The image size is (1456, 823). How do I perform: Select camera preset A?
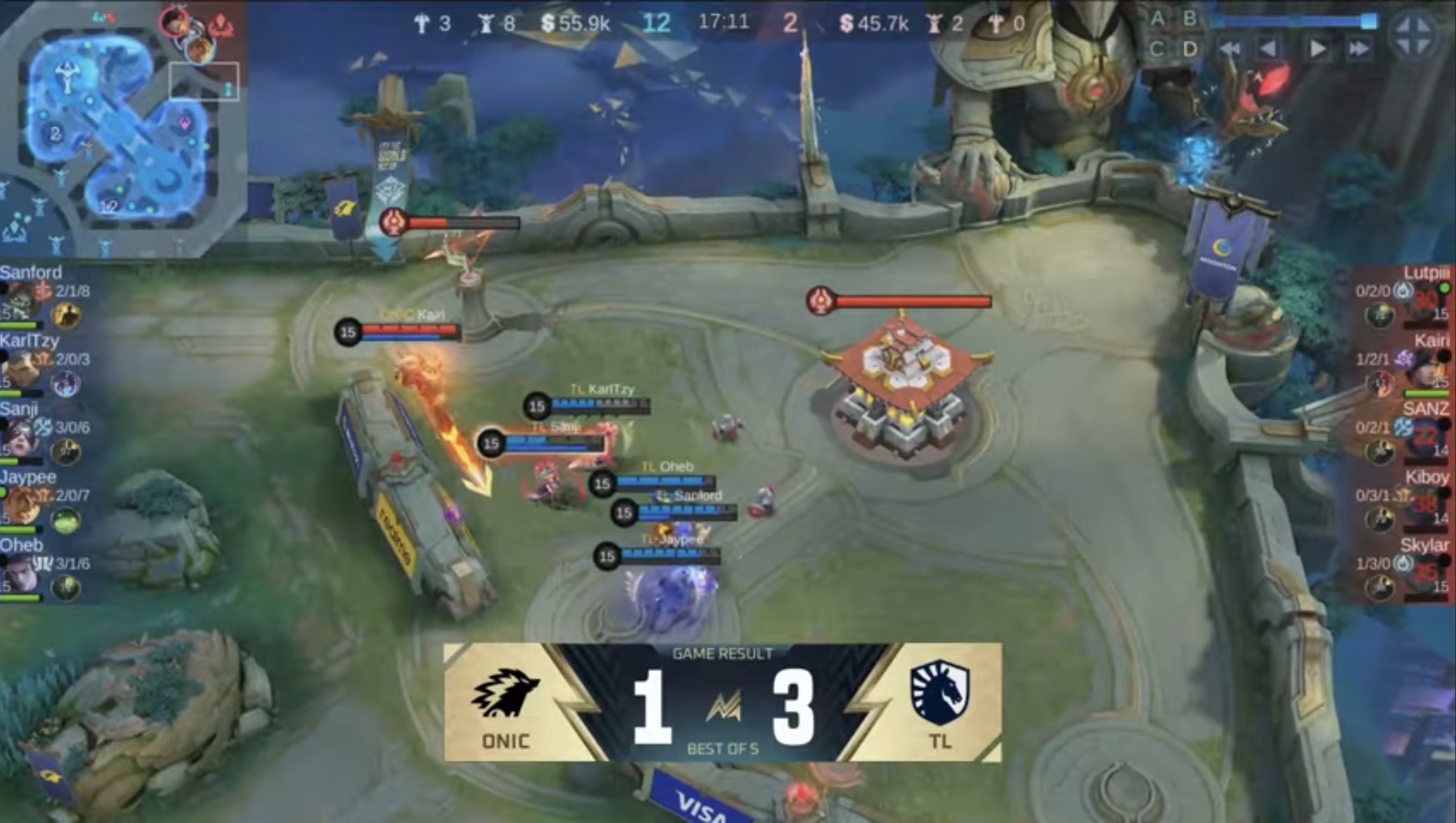(x=1158, y=19)
